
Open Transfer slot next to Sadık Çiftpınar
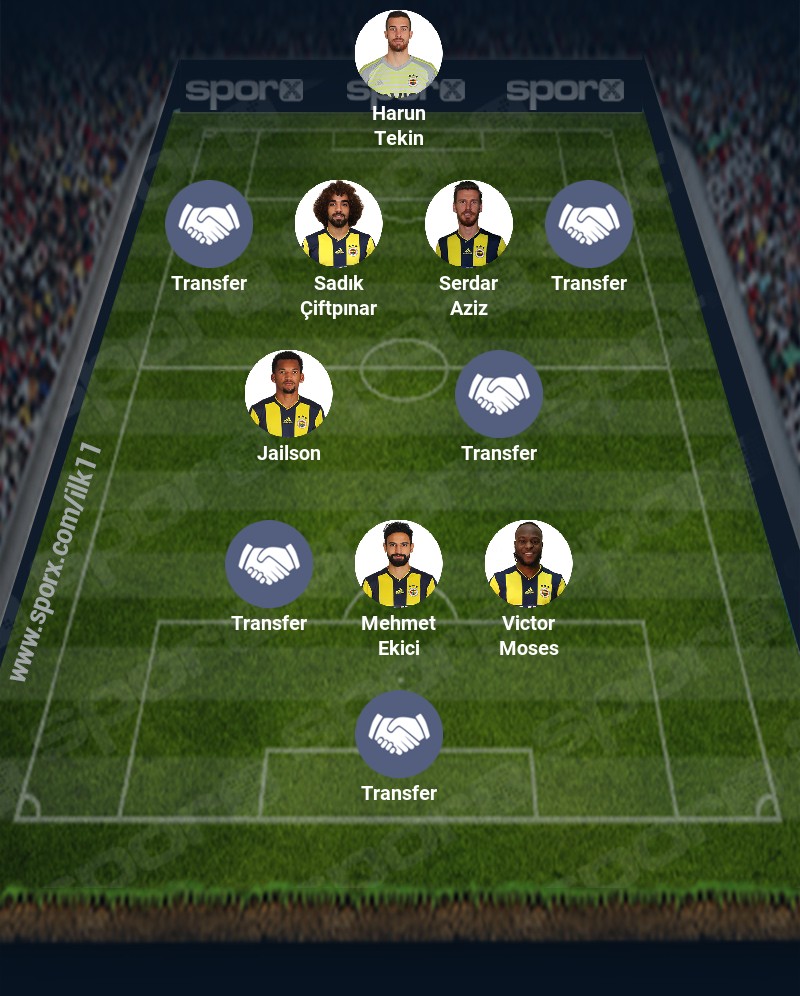pos(209,224)
